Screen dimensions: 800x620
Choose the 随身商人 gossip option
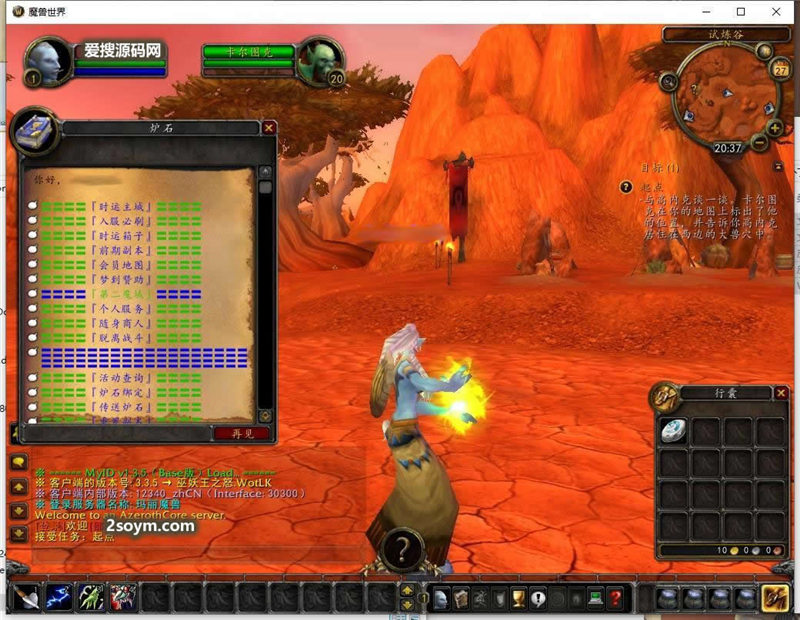click(x=119, y=324)
